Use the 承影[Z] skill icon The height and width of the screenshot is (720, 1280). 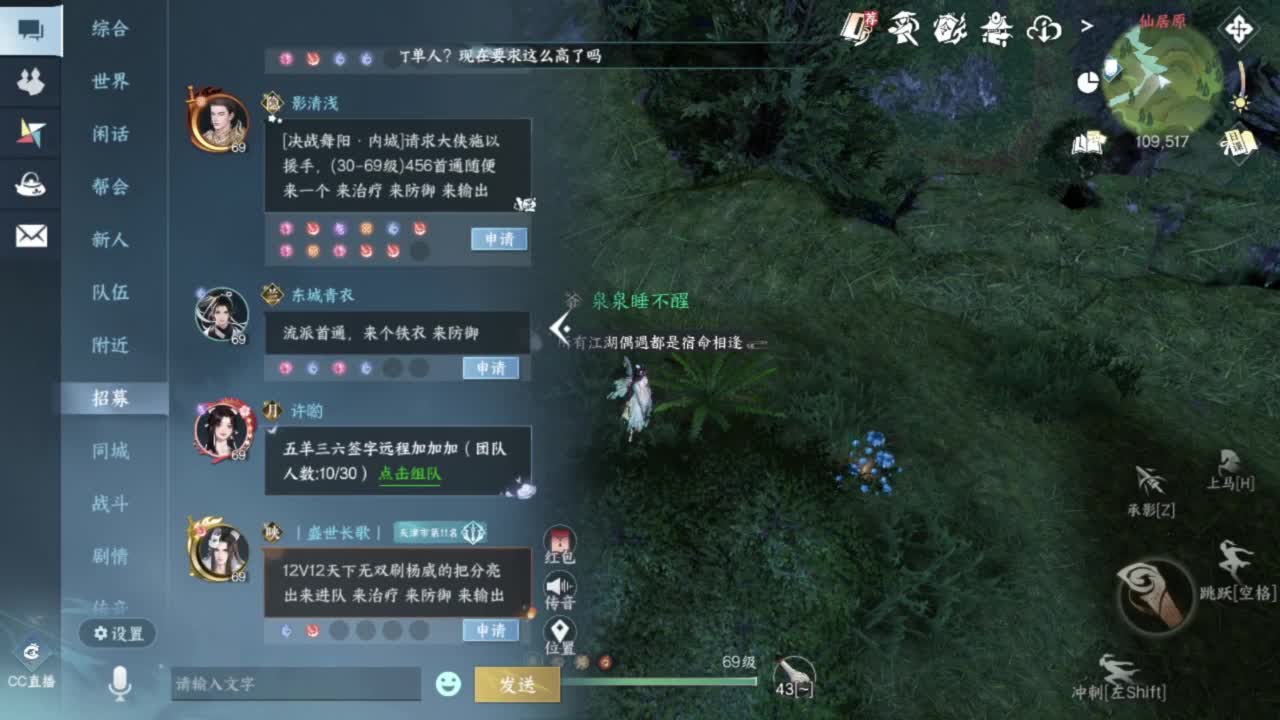[1152, 480]
